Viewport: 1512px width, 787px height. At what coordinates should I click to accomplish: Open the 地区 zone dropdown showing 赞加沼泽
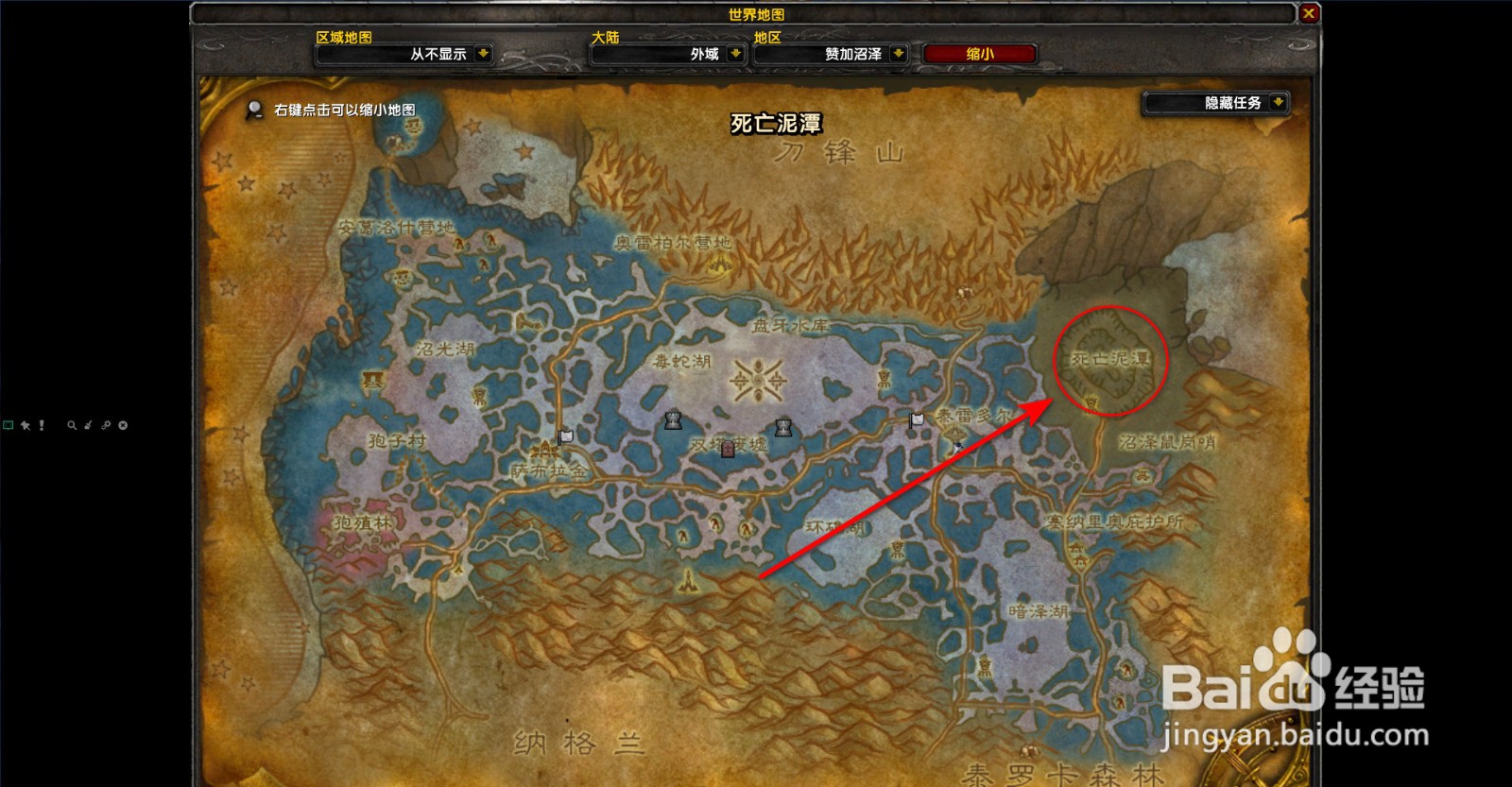[x=830, y=54]
